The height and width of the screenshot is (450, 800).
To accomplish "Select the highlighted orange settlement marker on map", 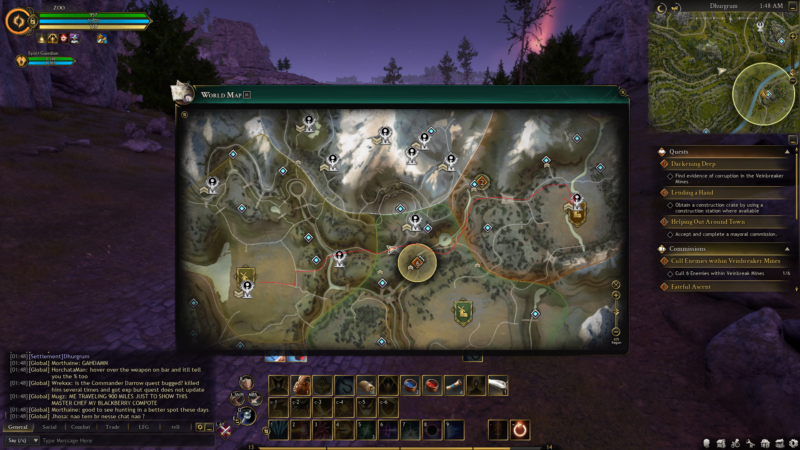I will tap(416, 263).
